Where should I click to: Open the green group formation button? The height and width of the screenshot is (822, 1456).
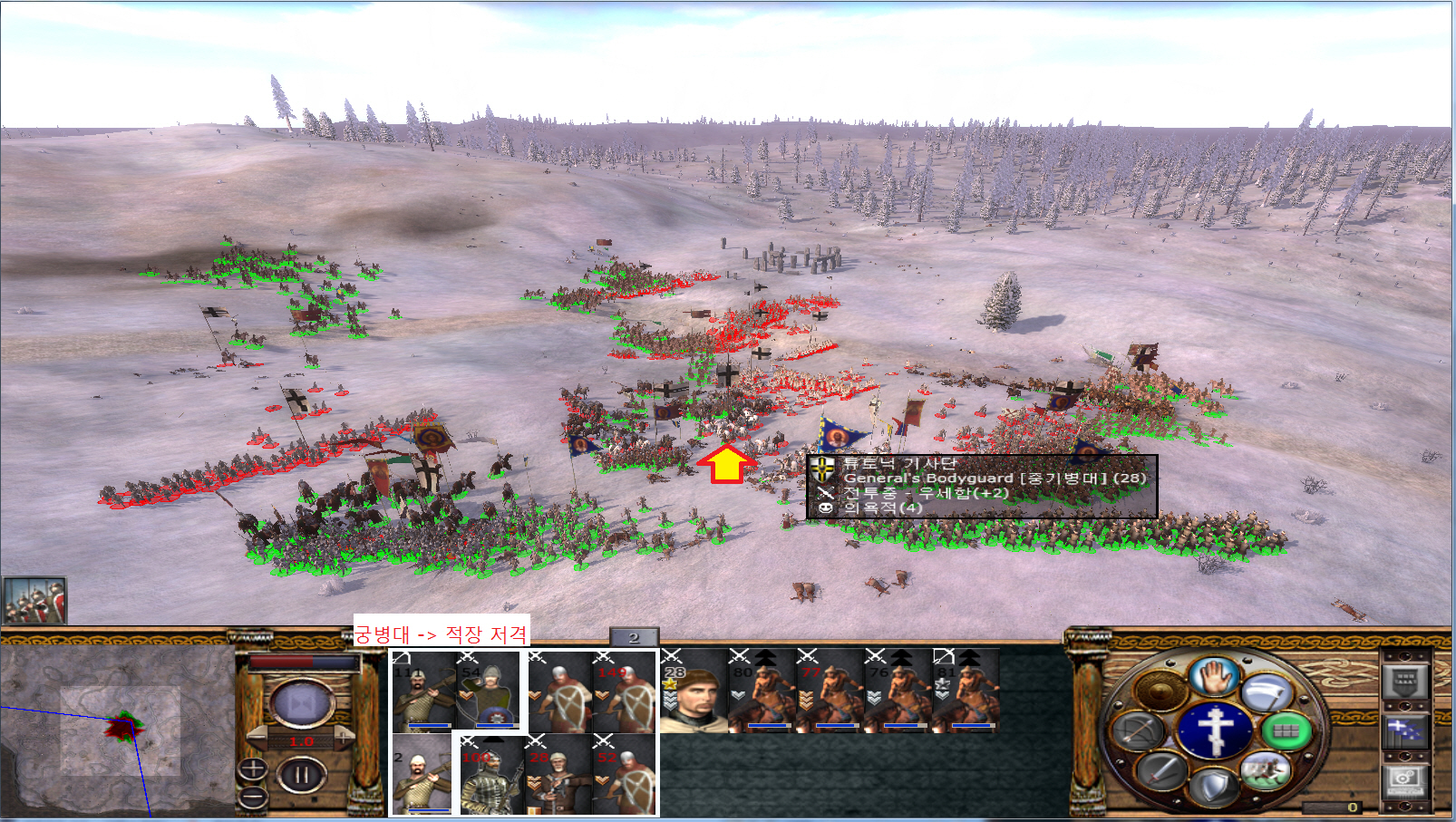click(x=1285, y=730)
